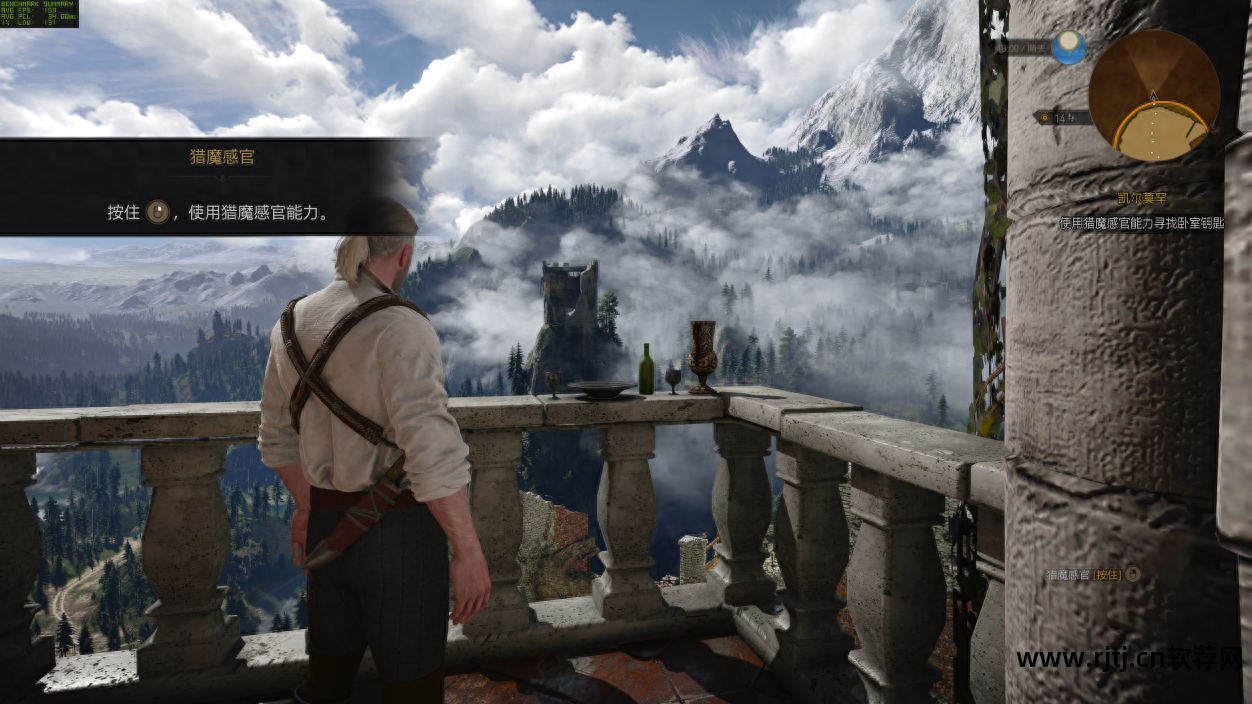This screenshot has width=1252, height=704.
Task: Select the sunny weather icon
Action: [x=1068, y=46]
